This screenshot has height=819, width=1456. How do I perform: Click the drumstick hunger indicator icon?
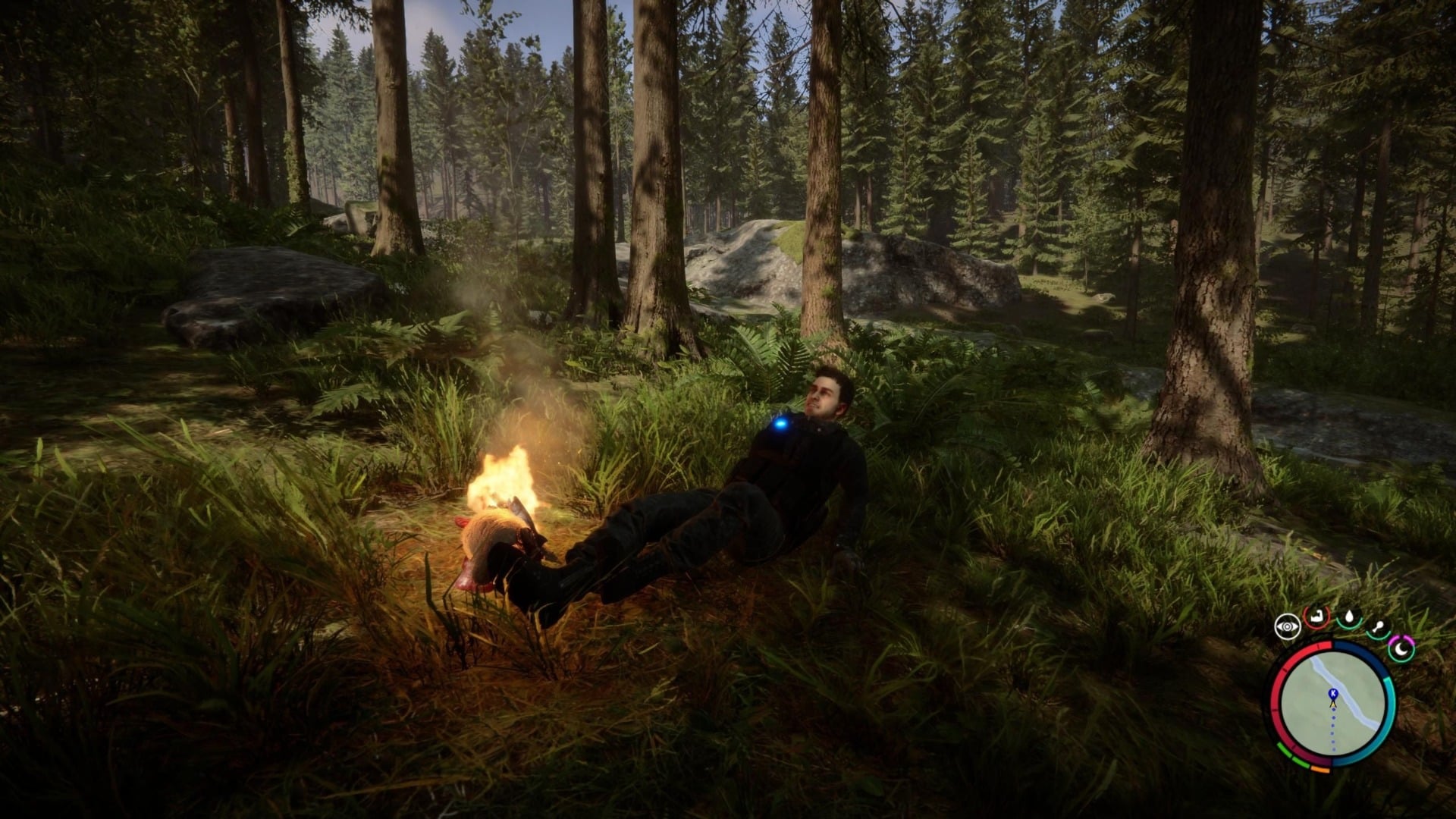tap(1379, 626)
